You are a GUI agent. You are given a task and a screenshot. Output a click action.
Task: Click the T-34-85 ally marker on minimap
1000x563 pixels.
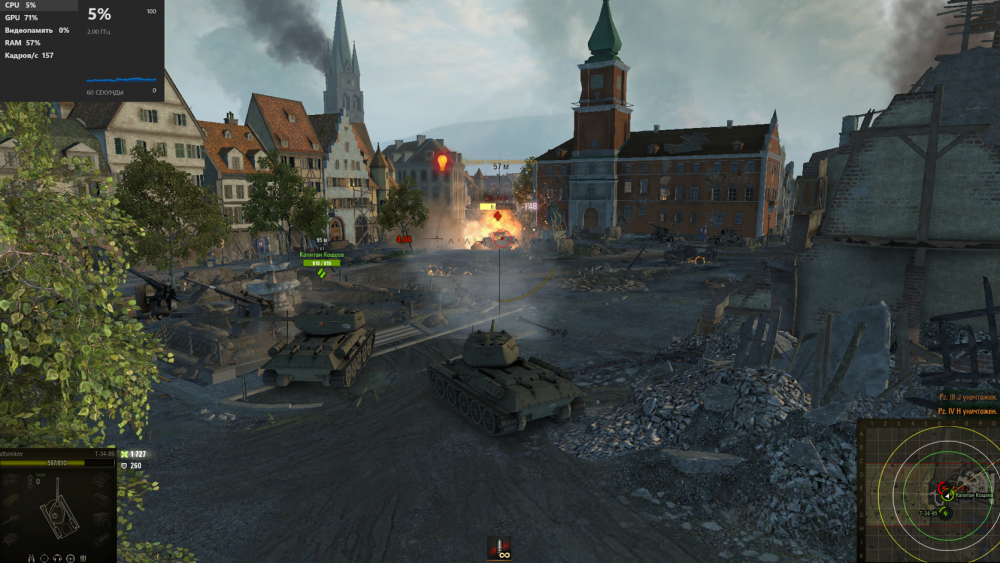[945, 513]
